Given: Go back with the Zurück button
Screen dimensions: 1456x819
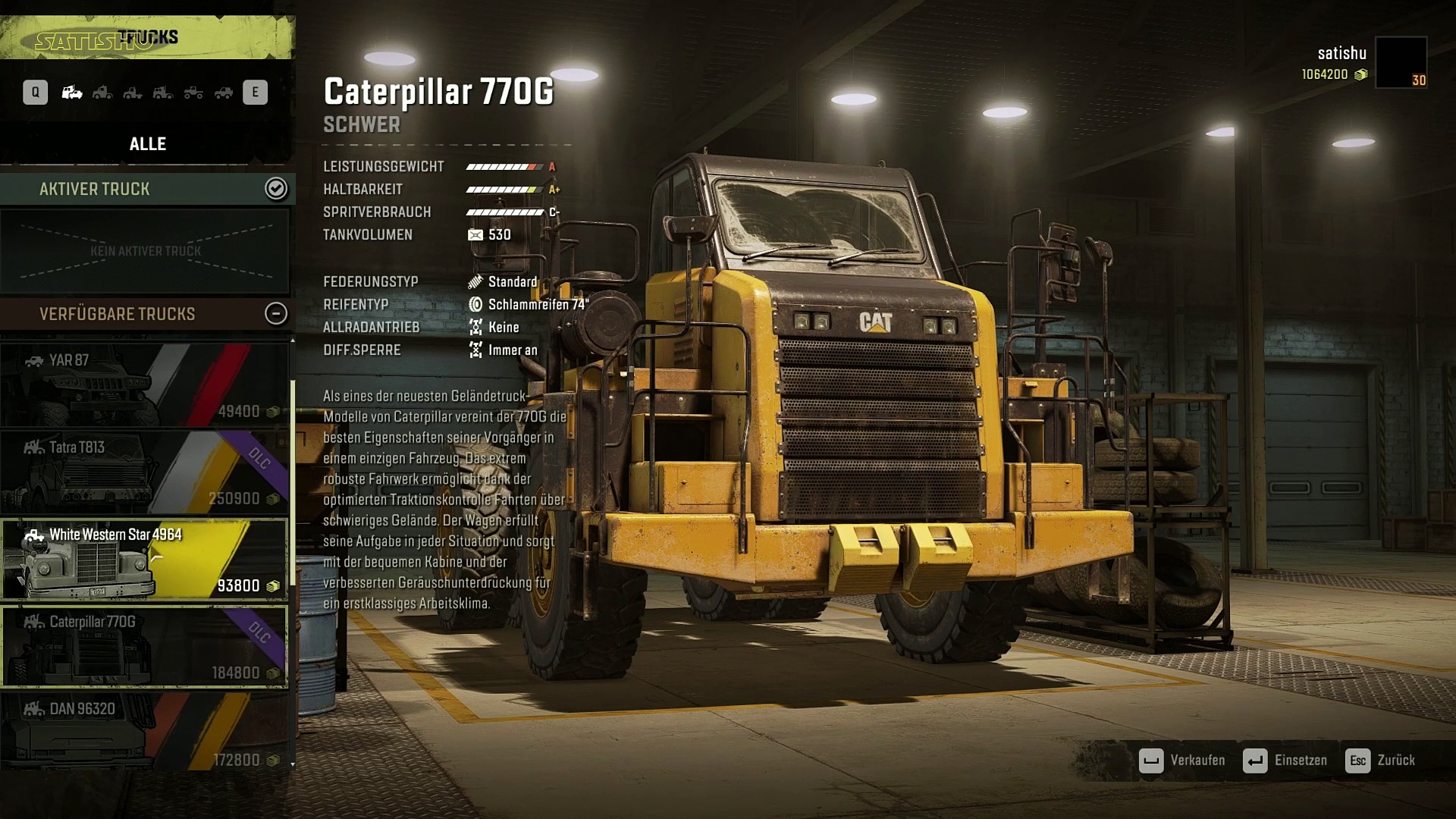Looking at the screenshot, I should (1380, 761).
